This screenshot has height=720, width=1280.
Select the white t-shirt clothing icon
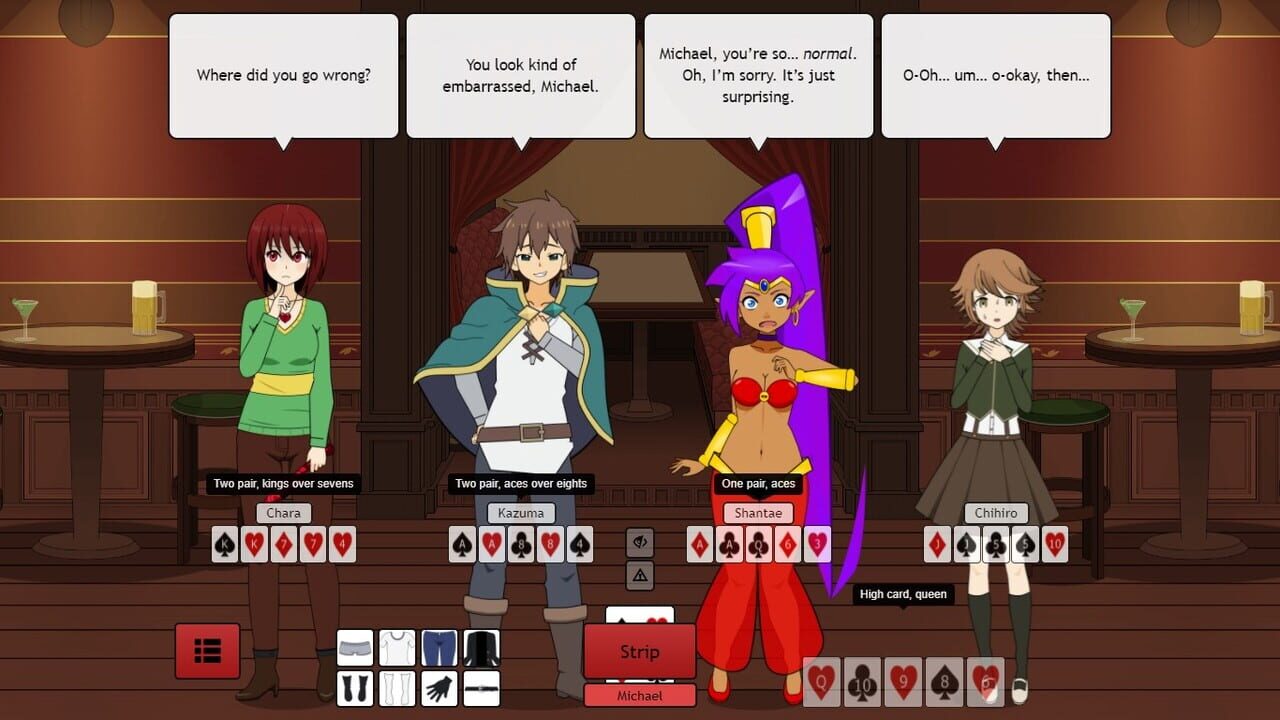click(397, 648)
